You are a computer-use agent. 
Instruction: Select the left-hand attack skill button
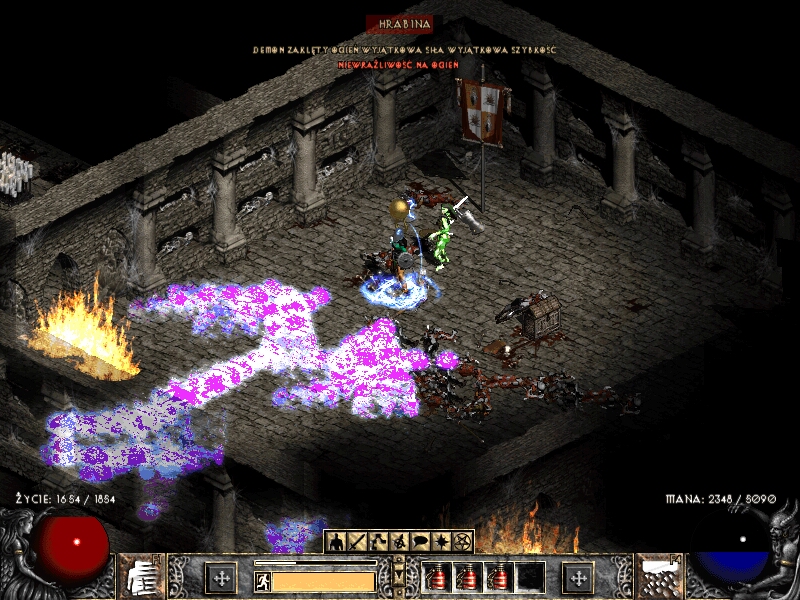click(x=220, y=578)
